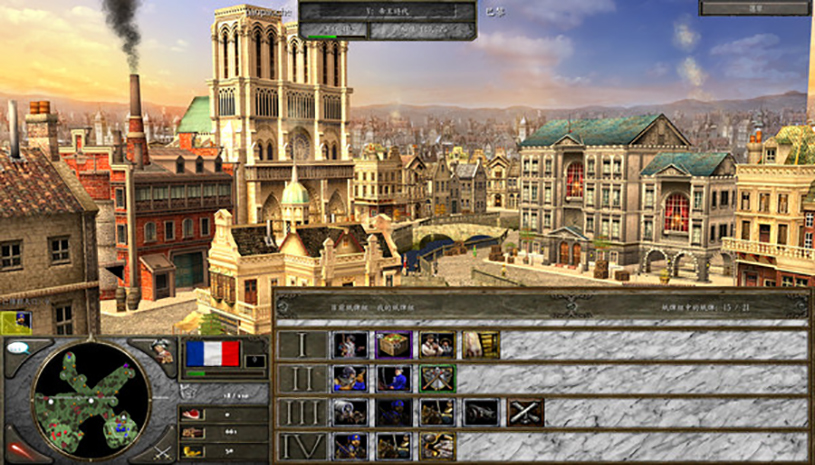This screenshot has width=815, height=465.
Task: Choose the two settlers card in Age I
Action: [x=437, y=345]
